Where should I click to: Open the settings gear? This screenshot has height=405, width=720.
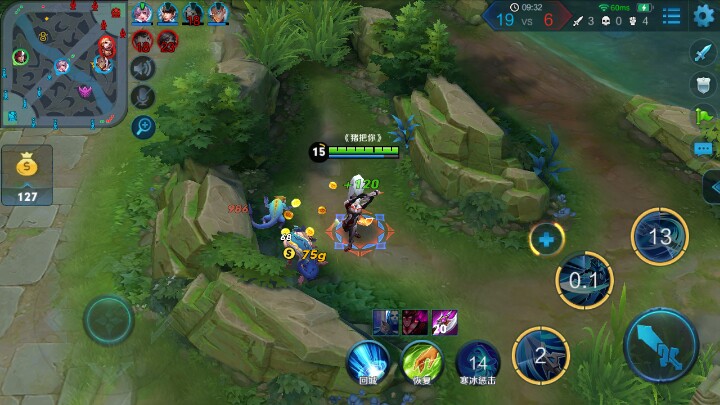[704, 15]
